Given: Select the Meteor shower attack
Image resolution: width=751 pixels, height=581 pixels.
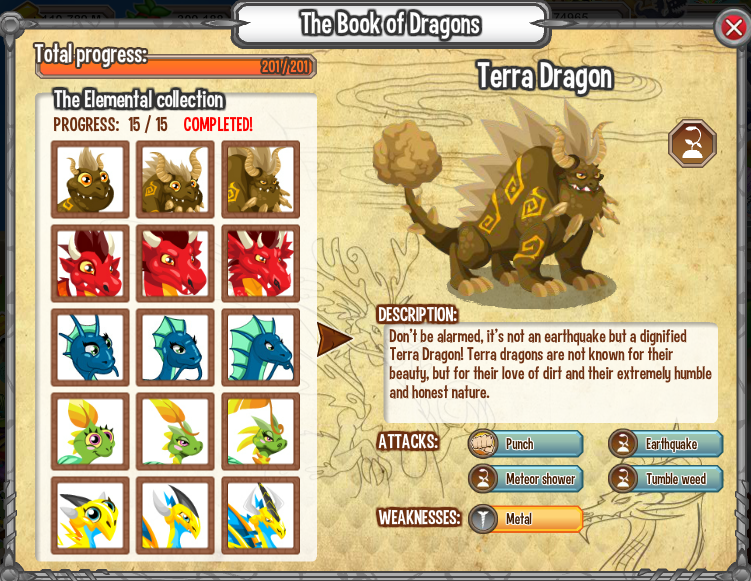Looking at the screenshot, I should tap(526, 479).
